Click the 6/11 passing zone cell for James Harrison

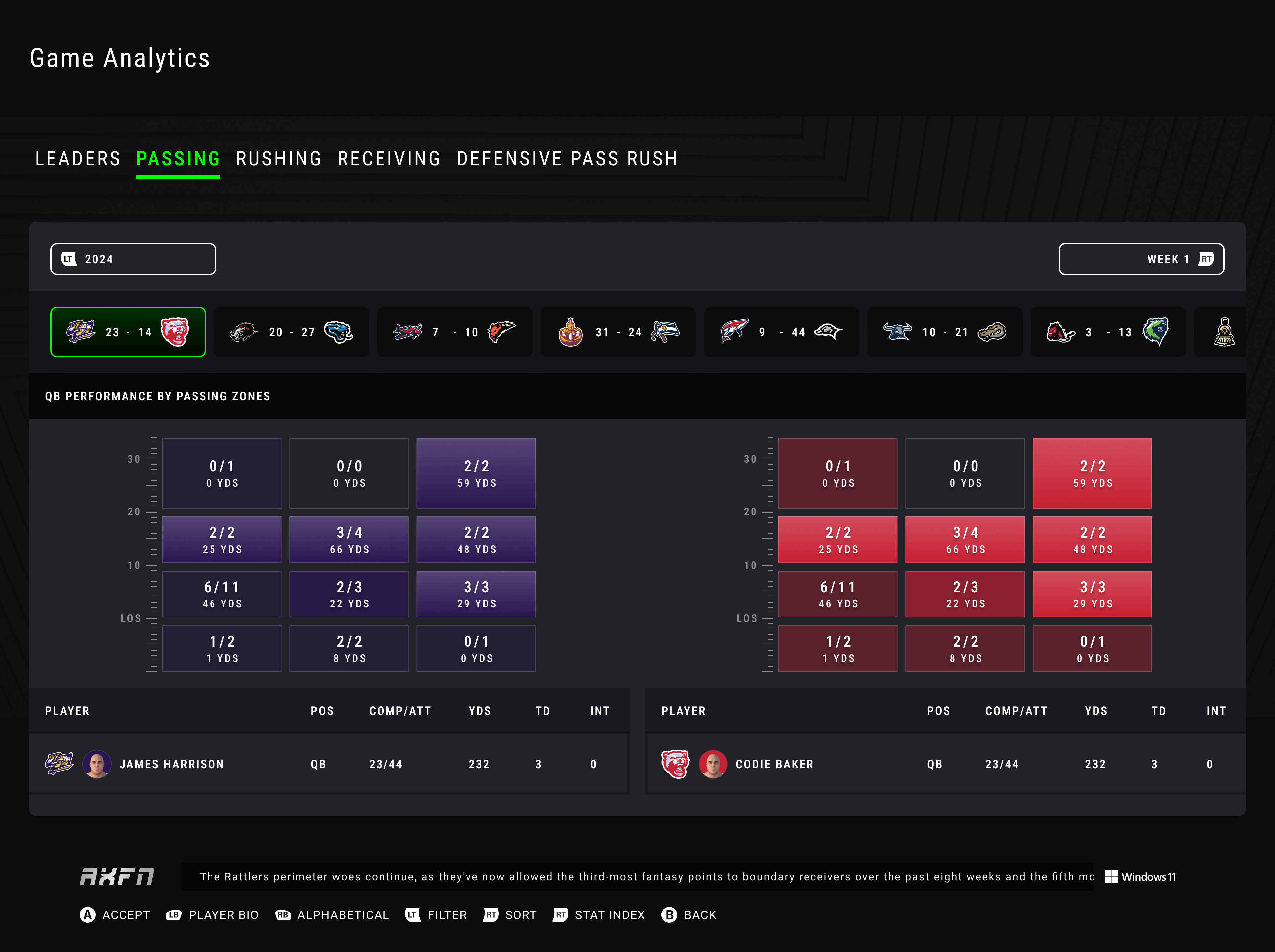221,594
